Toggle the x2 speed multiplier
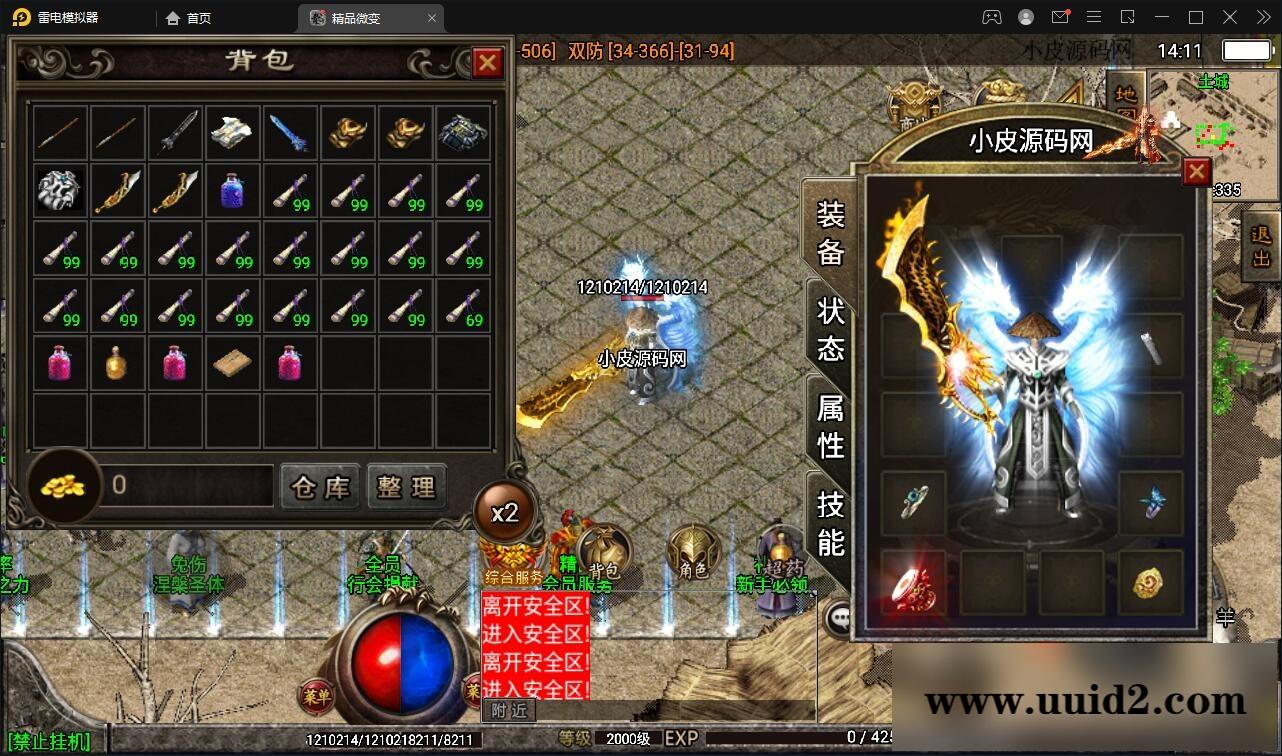1282x756 pixels. (506, 511)
